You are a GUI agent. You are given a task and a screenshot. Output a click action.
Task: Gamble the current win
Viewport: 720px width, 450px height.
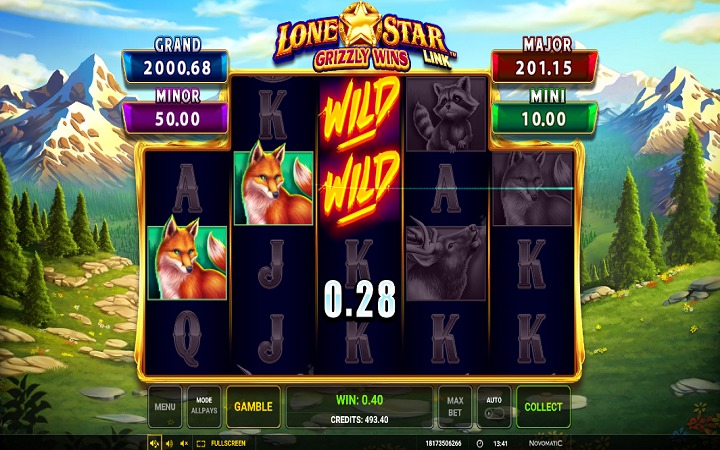pos(253,407)
